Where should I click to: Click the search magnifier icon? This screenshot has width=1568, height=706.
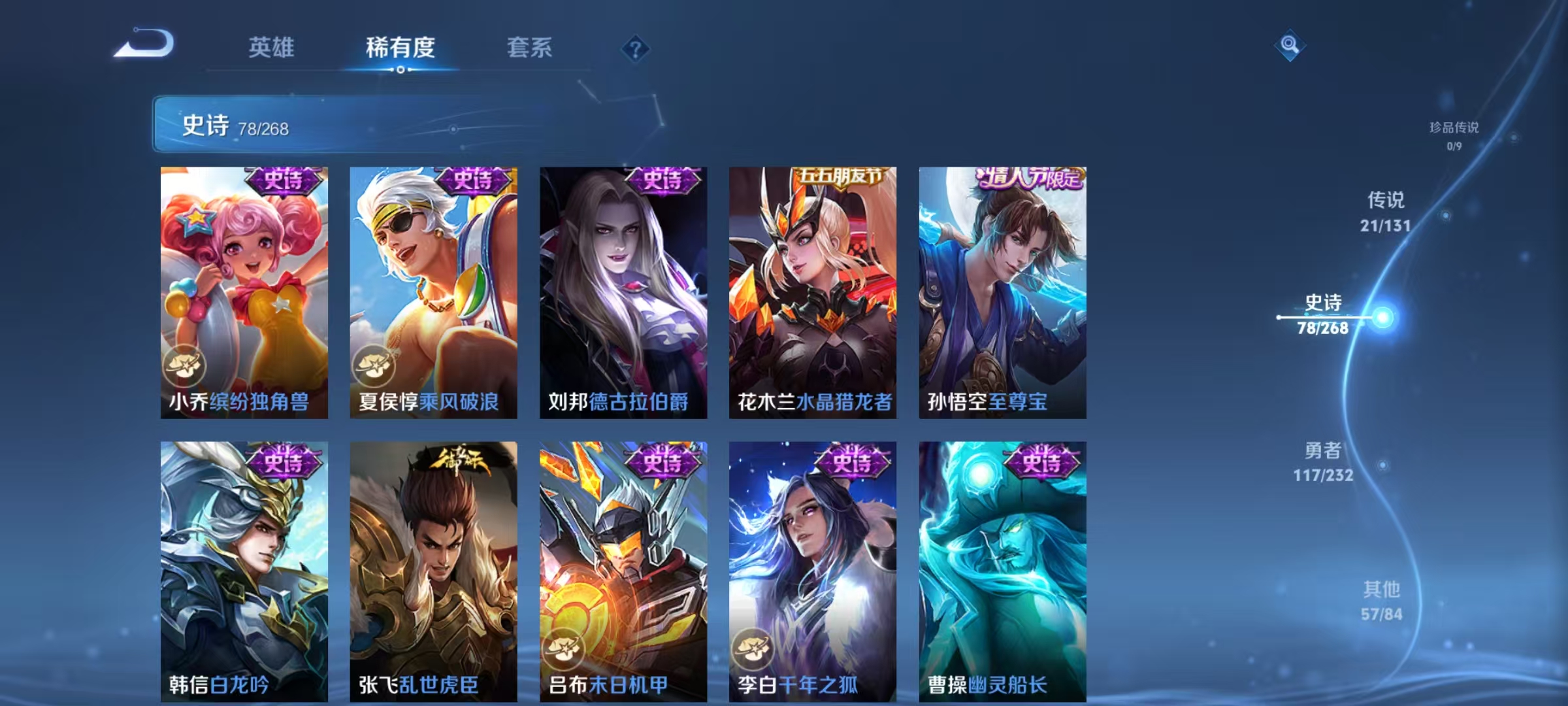pyautogui.click(x=1290, y=46)
